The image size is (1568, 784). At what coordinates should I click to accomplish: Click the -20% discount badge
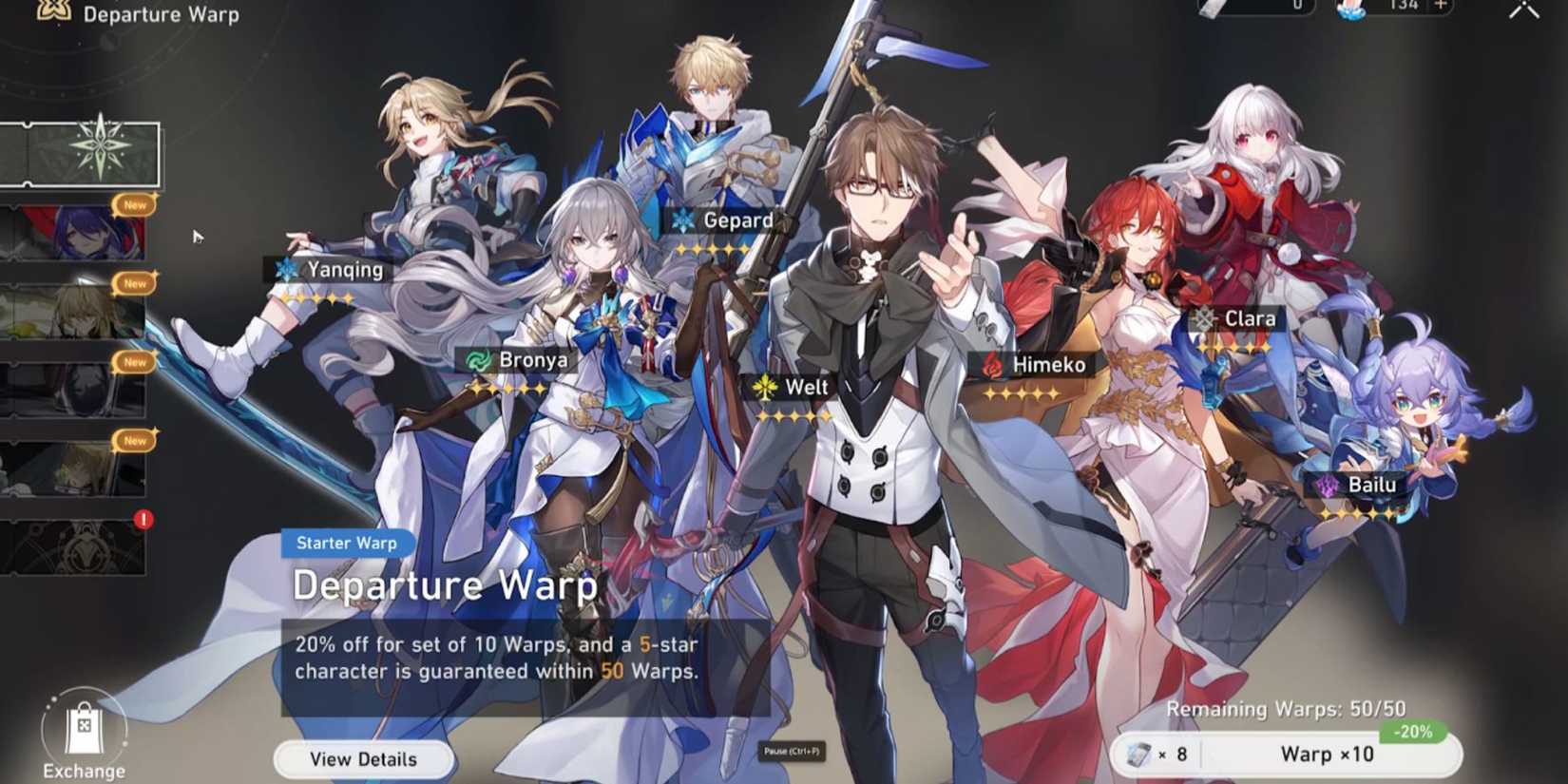[1414, 731]
